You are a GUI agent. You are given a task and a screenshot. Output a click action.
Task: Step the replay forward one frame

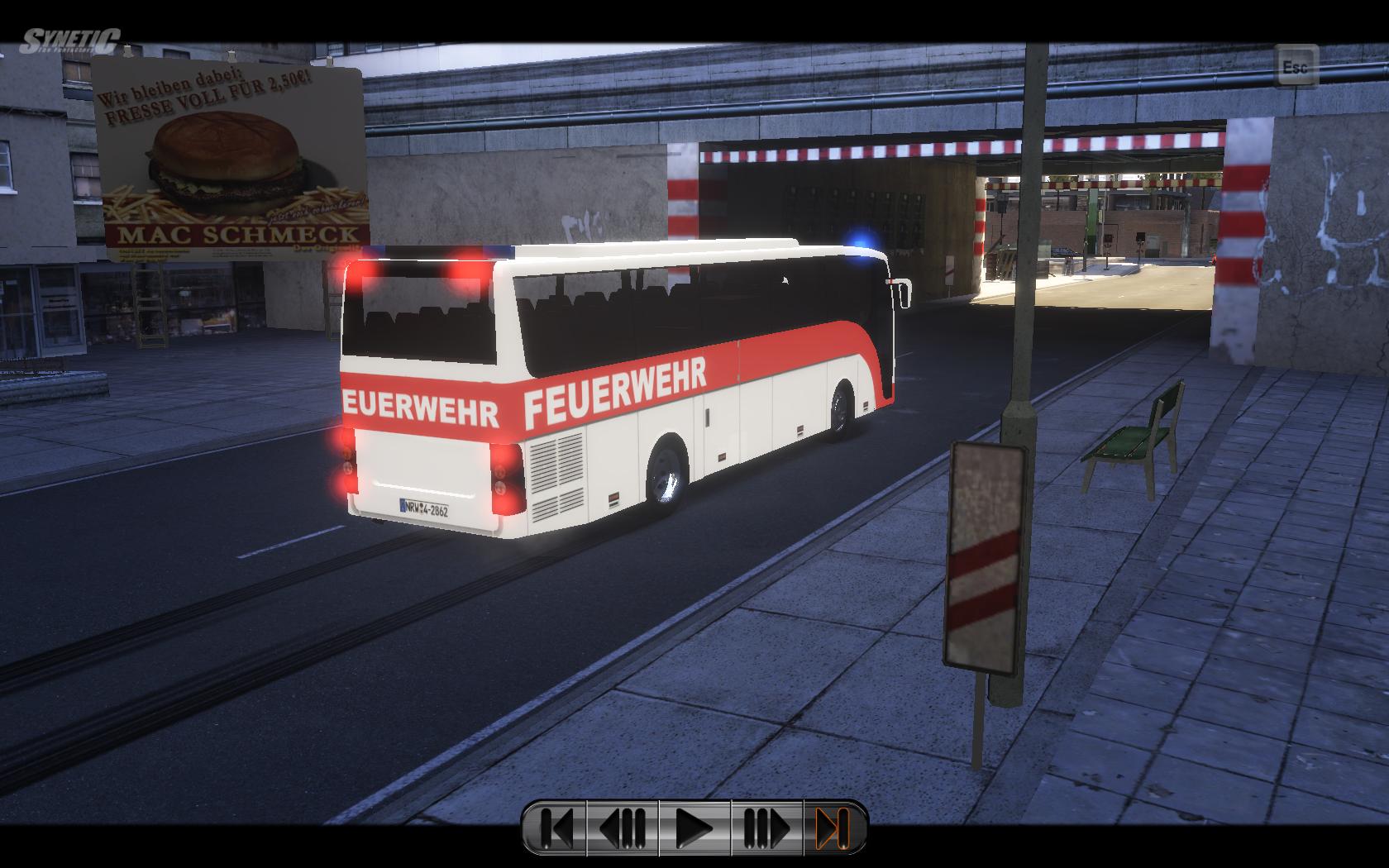point(767,827)
